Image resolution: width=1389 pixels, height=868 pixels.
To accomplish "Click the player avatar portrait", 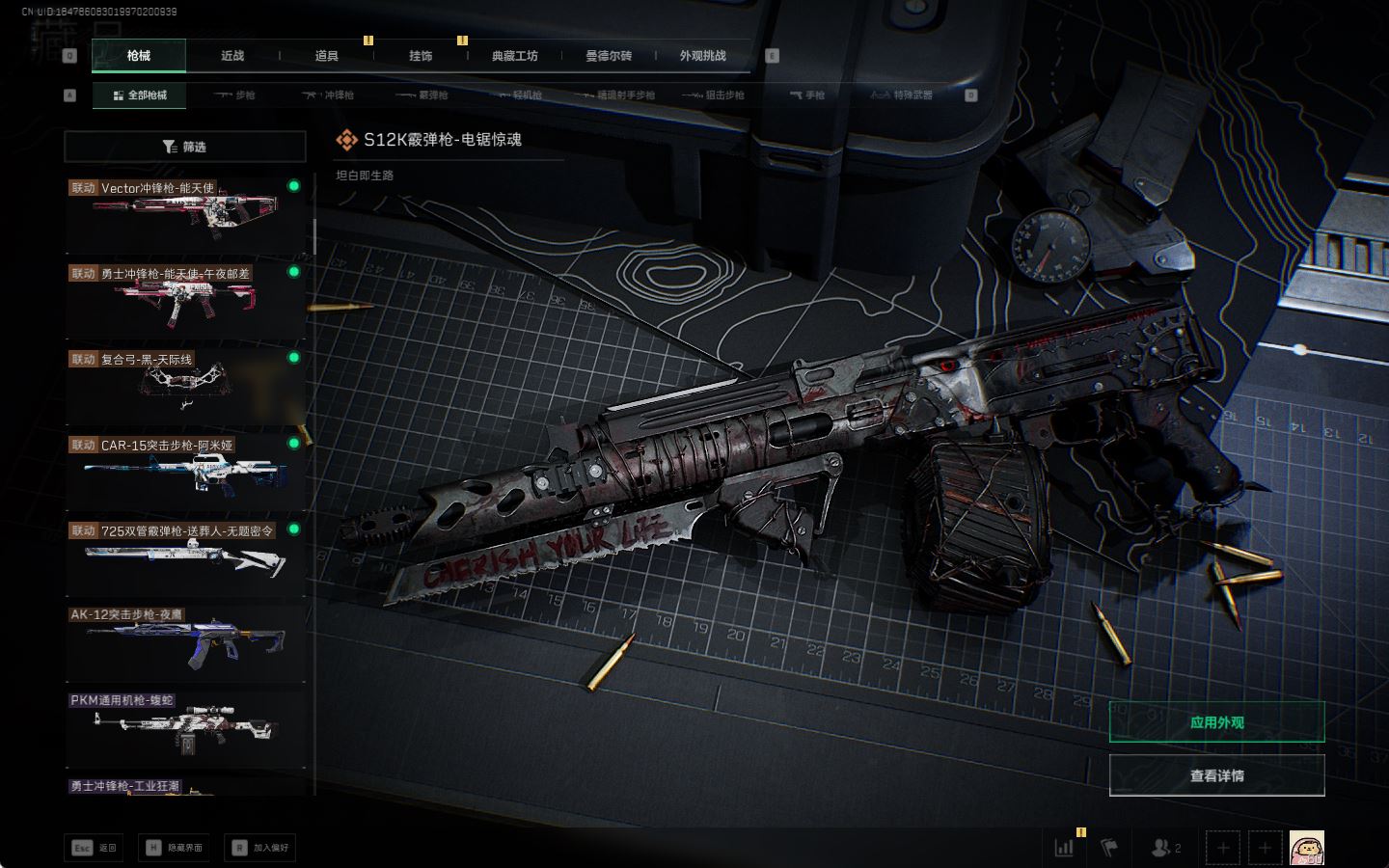I will pyautogui.click(x=1306, y=848).
